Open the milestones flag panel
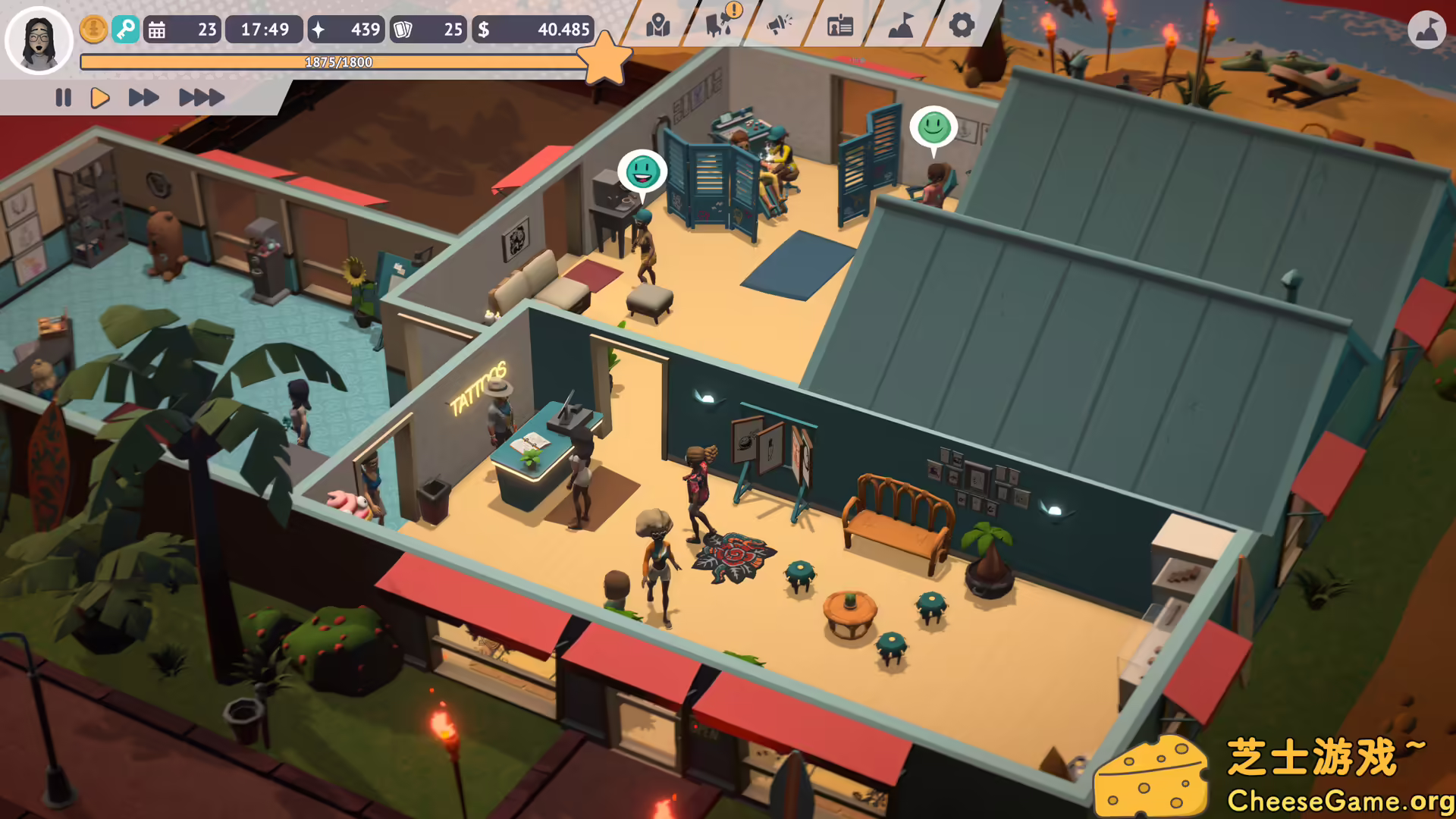The image size is (1456, 819). pyautogui.click(x=899, y=27)
